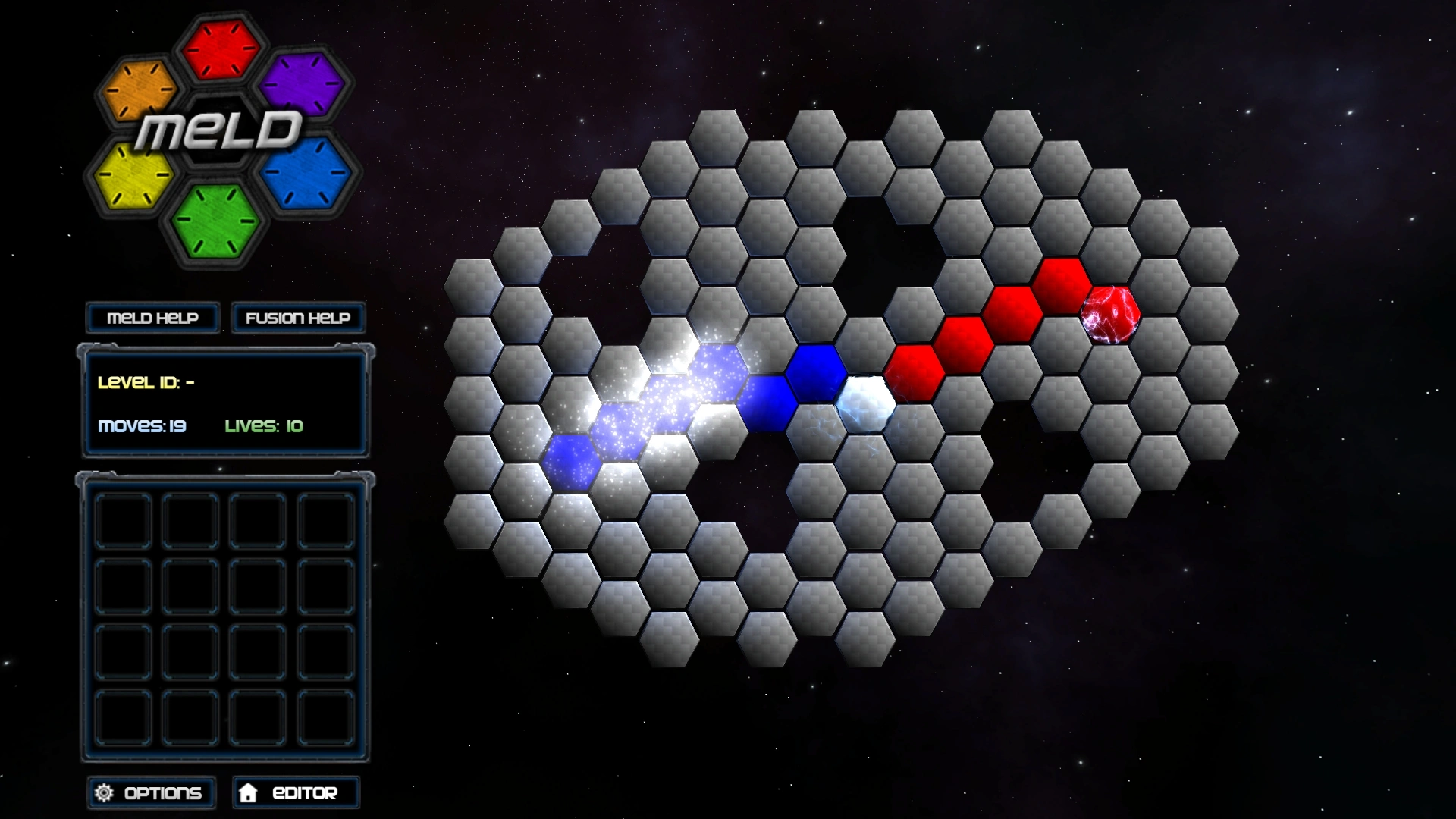1456x819 pixels.
Task: Open the Fusion Help panel
Action: (298, 318)
